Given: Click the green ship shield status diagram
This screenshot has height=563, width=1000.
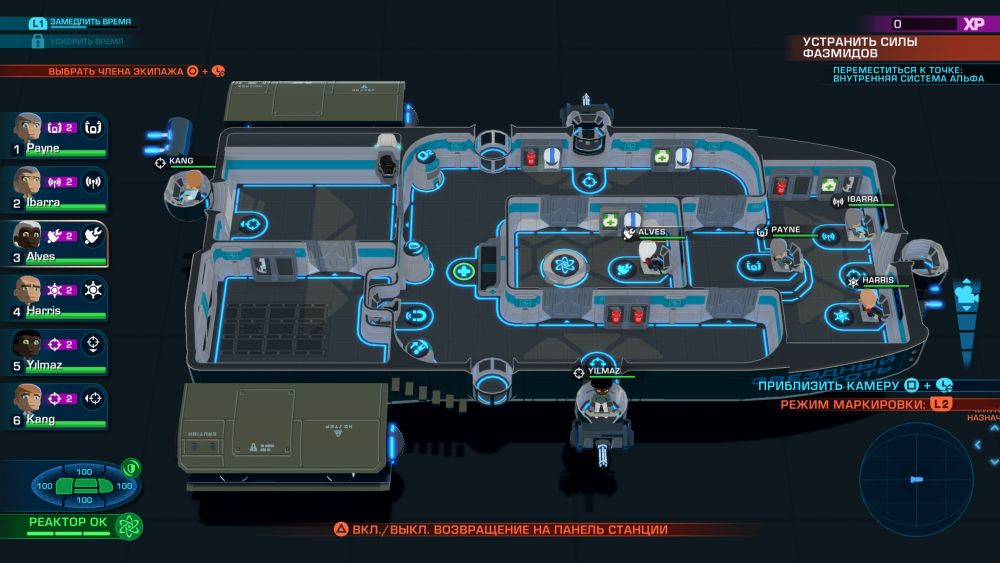Looking at the screenshot, I should pos(77,486).
